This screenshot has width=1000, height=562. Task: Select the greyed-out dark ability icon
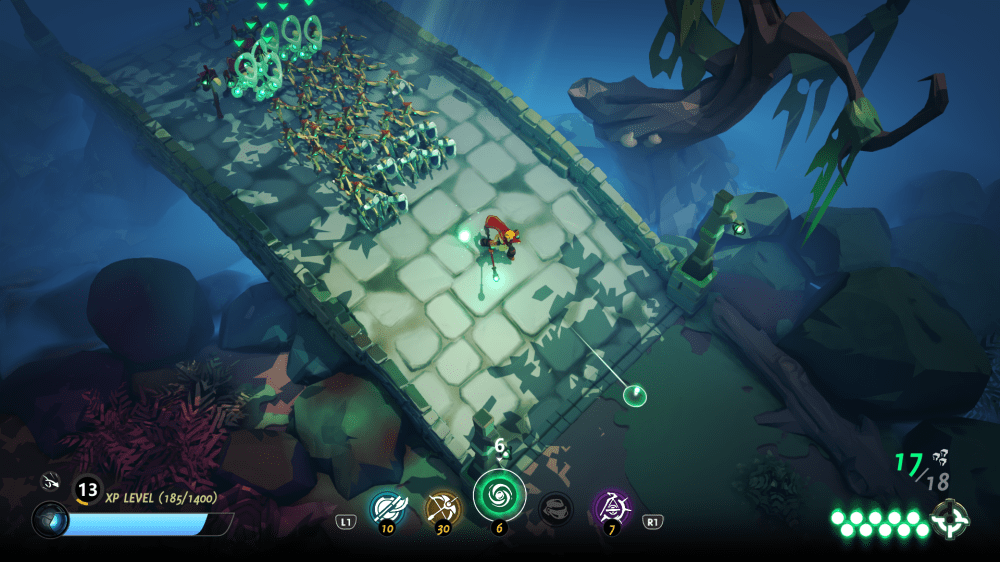point(556,509)
